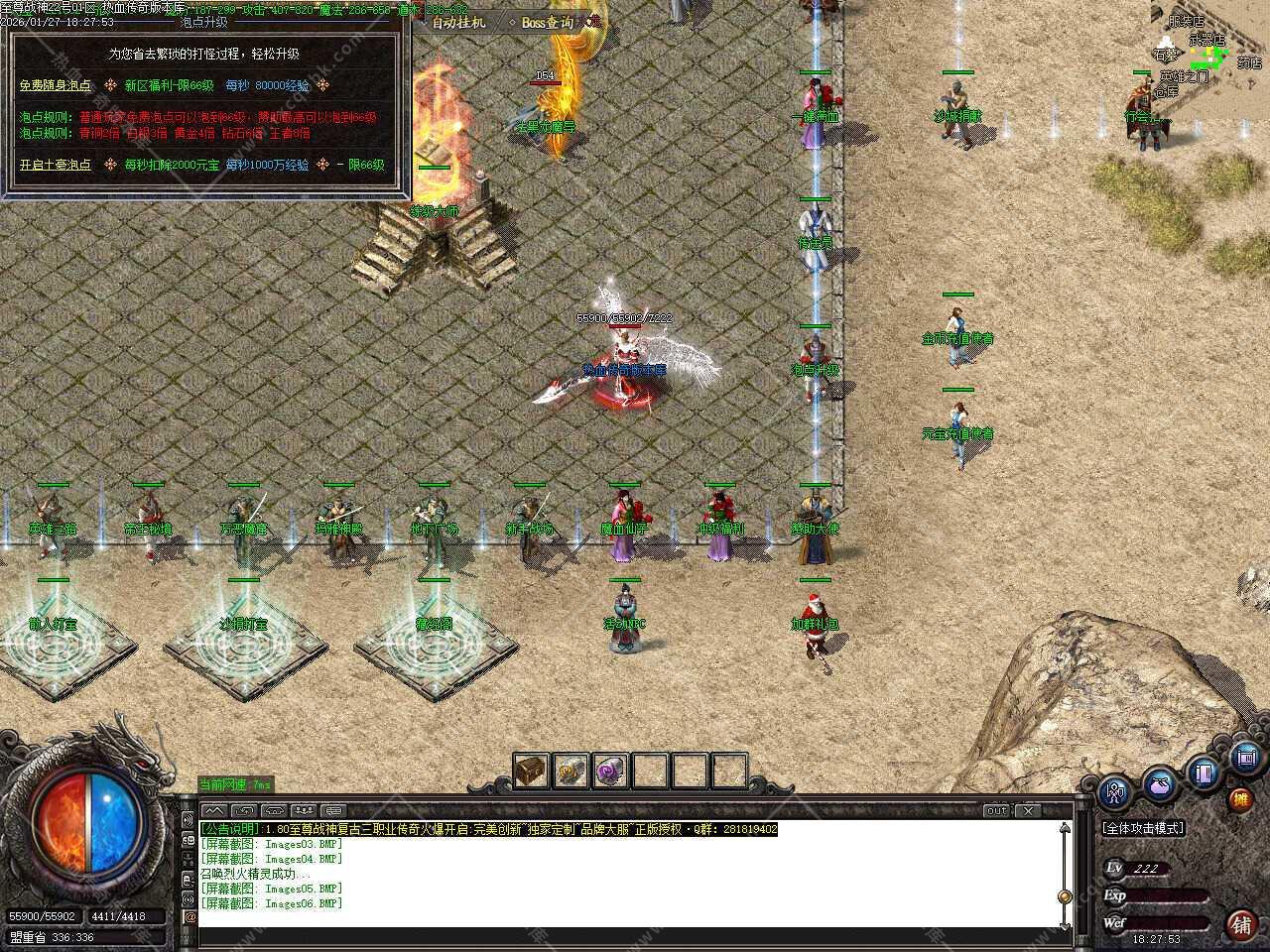
Task: Use the yellow swirl scroll in the hotbar
Action: coord(571,771)
